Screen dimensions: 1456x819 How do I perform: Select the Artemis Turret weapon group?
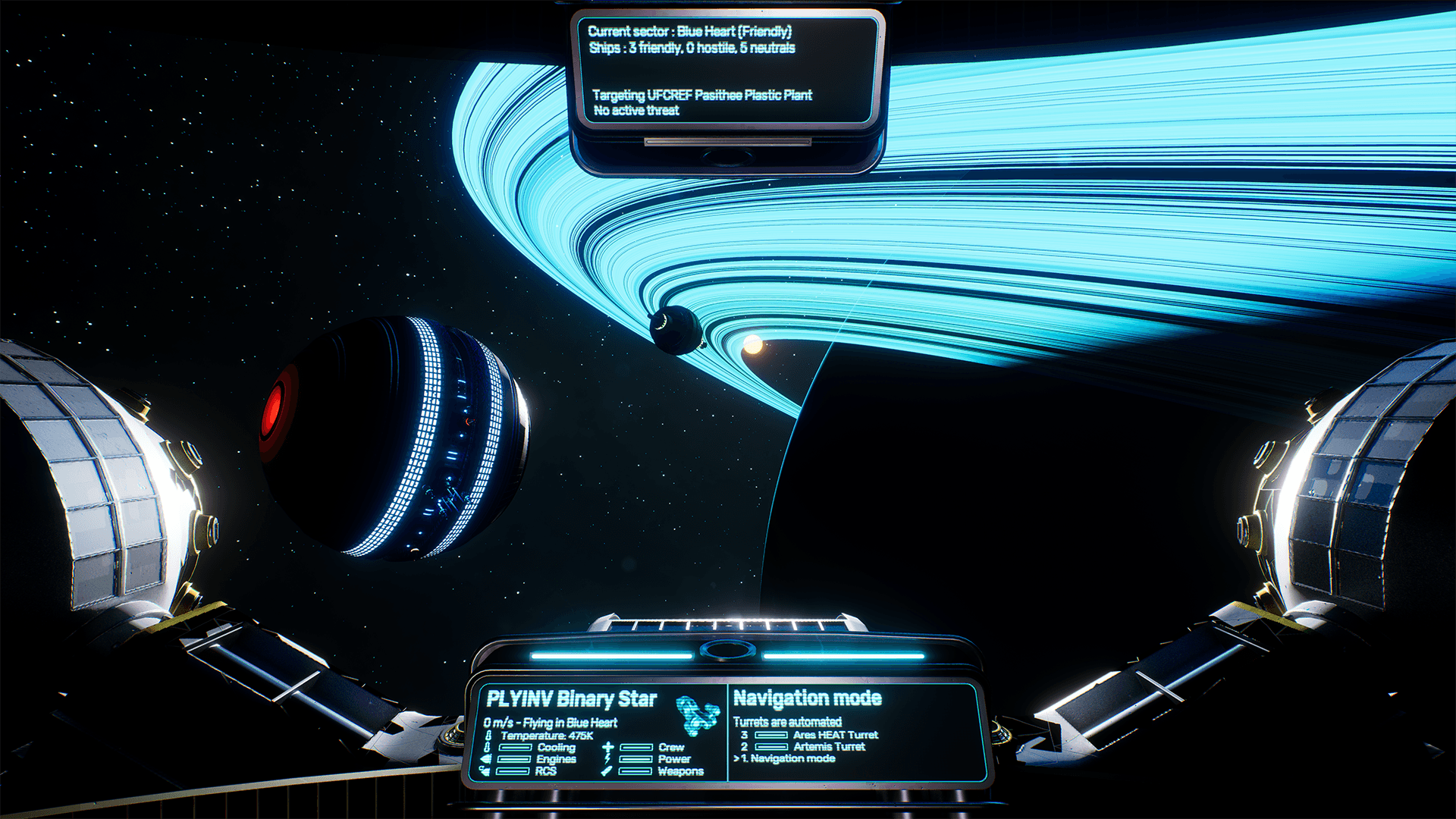828,747
